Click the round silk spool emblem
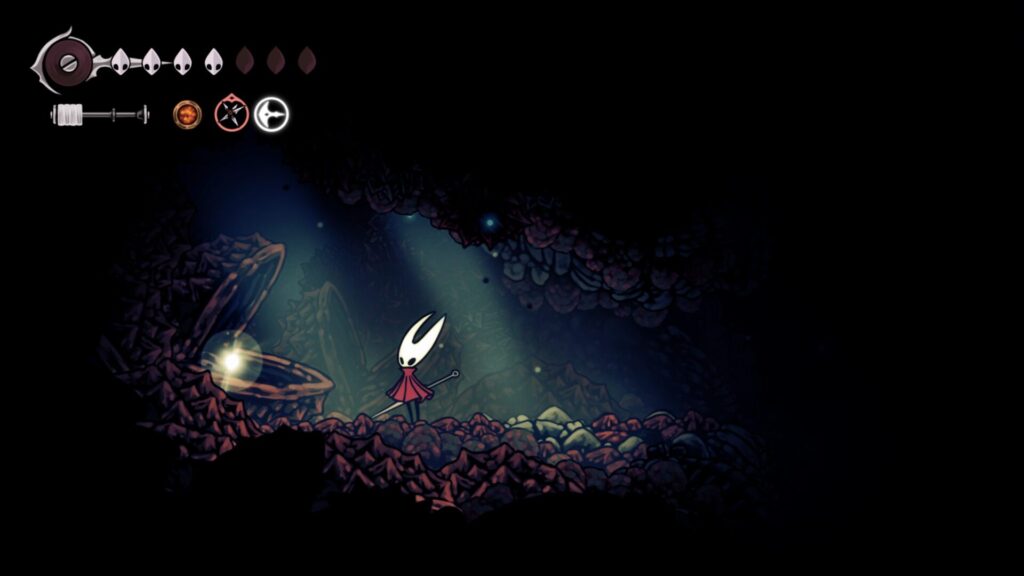This screenshot has height=576, width=1024. click(68, 61)
